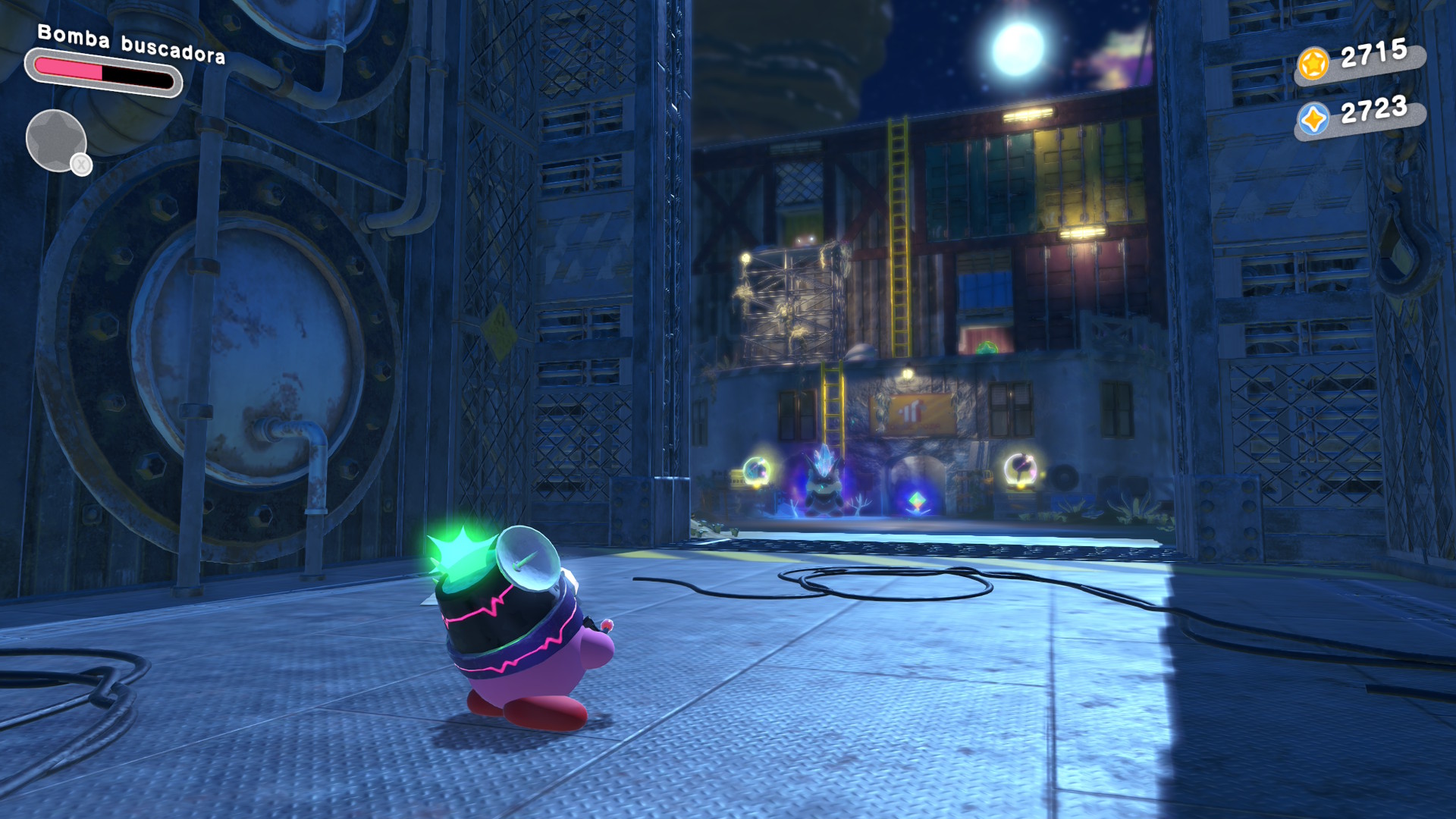This screenshot has height=819, width=1456.
Task: Click the Bomba buscadora ability label
Action: (x=131, y=45)
